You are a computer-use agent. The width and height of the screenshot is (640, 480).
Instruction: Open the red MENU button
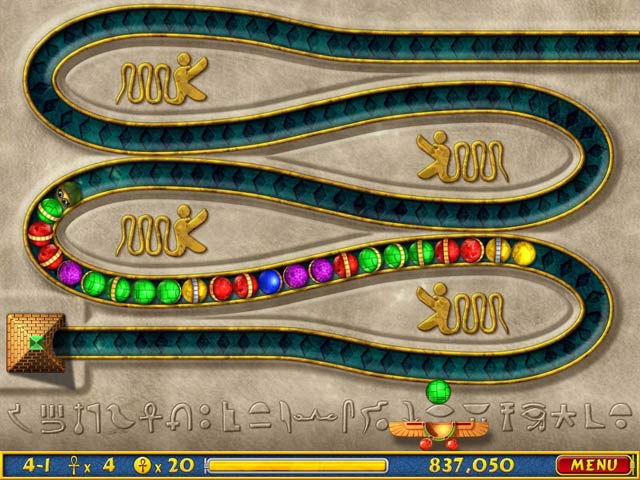(593, 465)
